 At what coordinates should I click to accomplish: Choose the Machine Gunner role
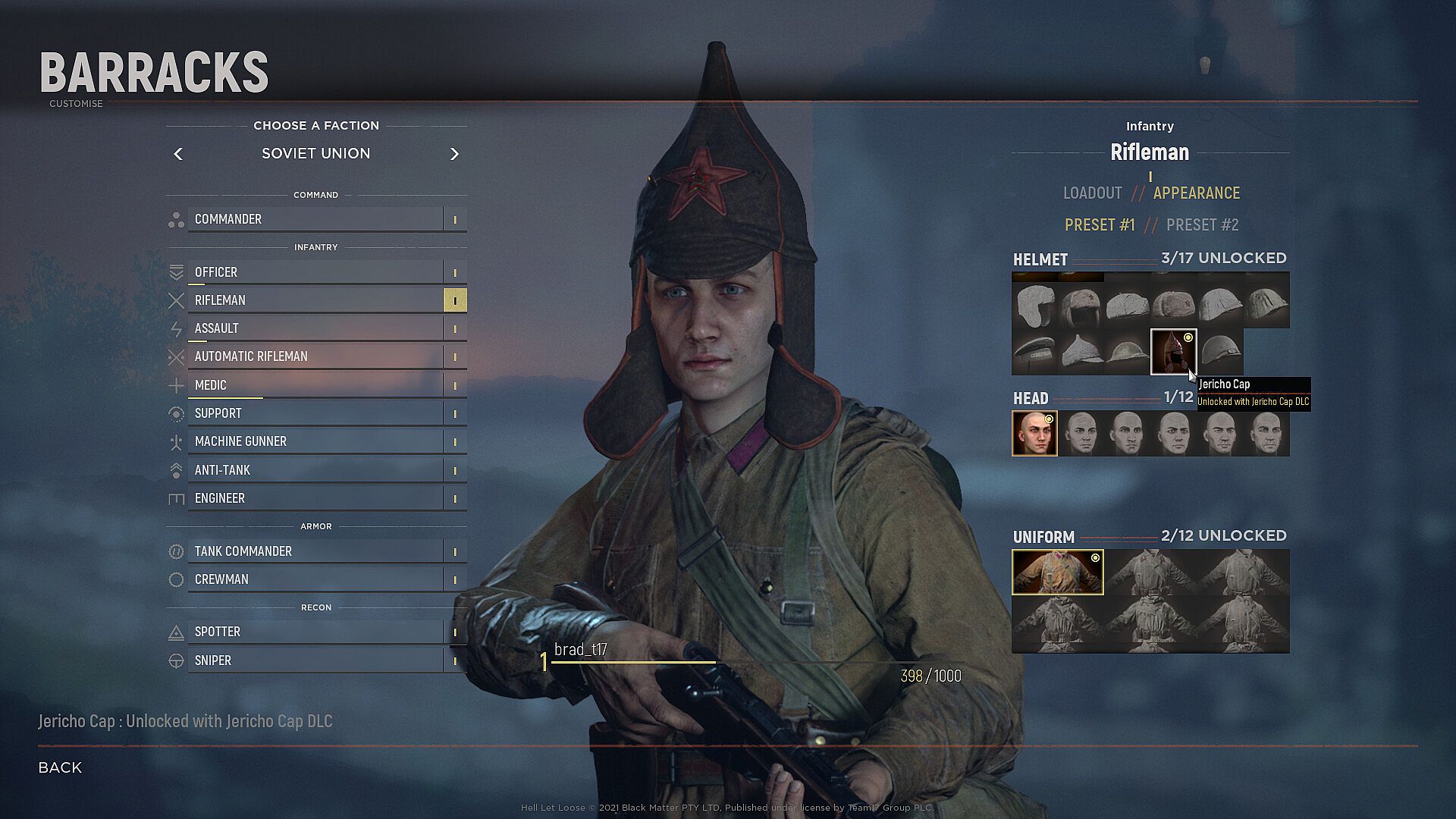315,441
